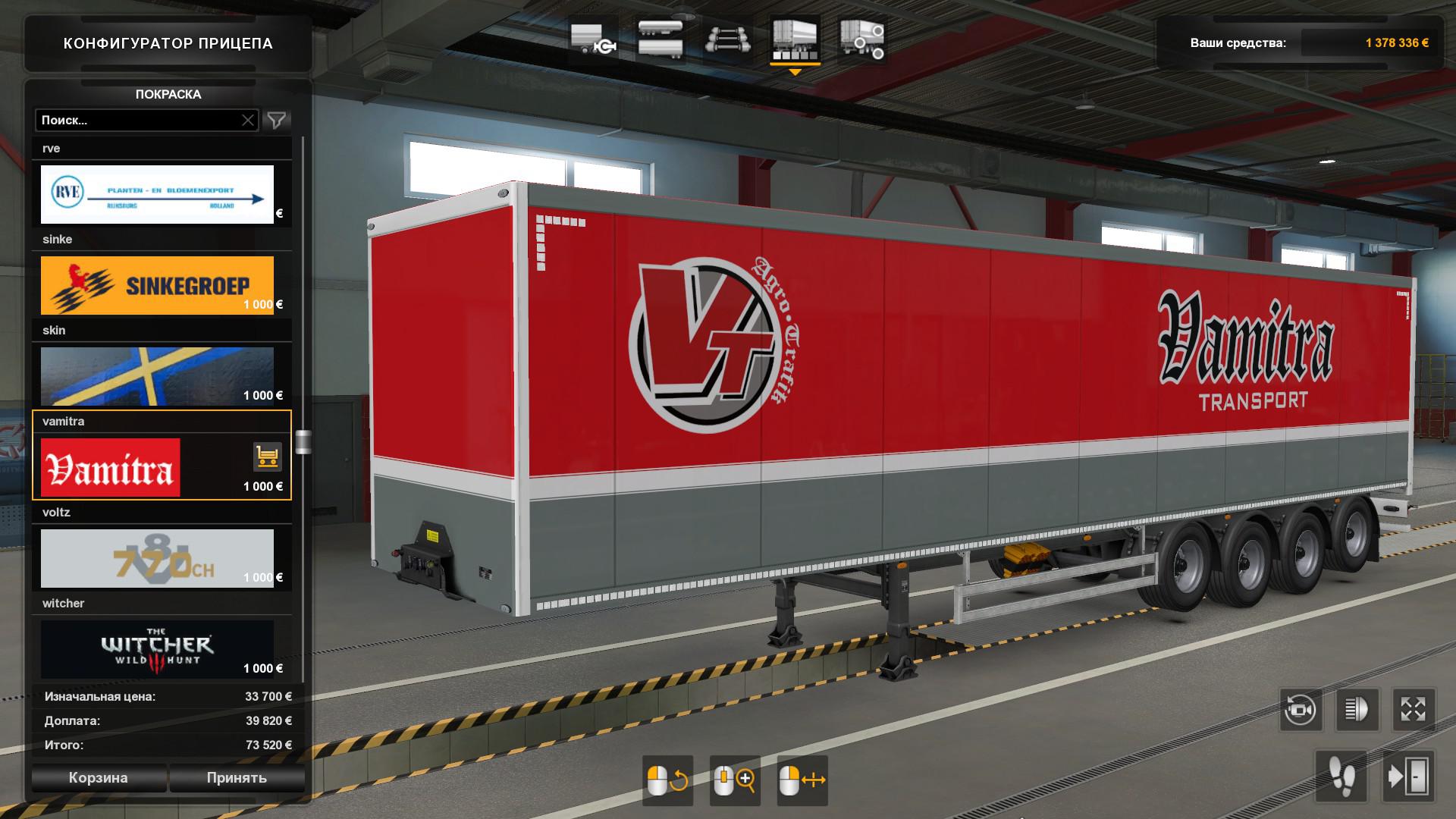Image resolution: width=1456 pixels, height=819 pixels.
Task: Choose the Sinkegroep paint job
Action: [x=157, y=285]
